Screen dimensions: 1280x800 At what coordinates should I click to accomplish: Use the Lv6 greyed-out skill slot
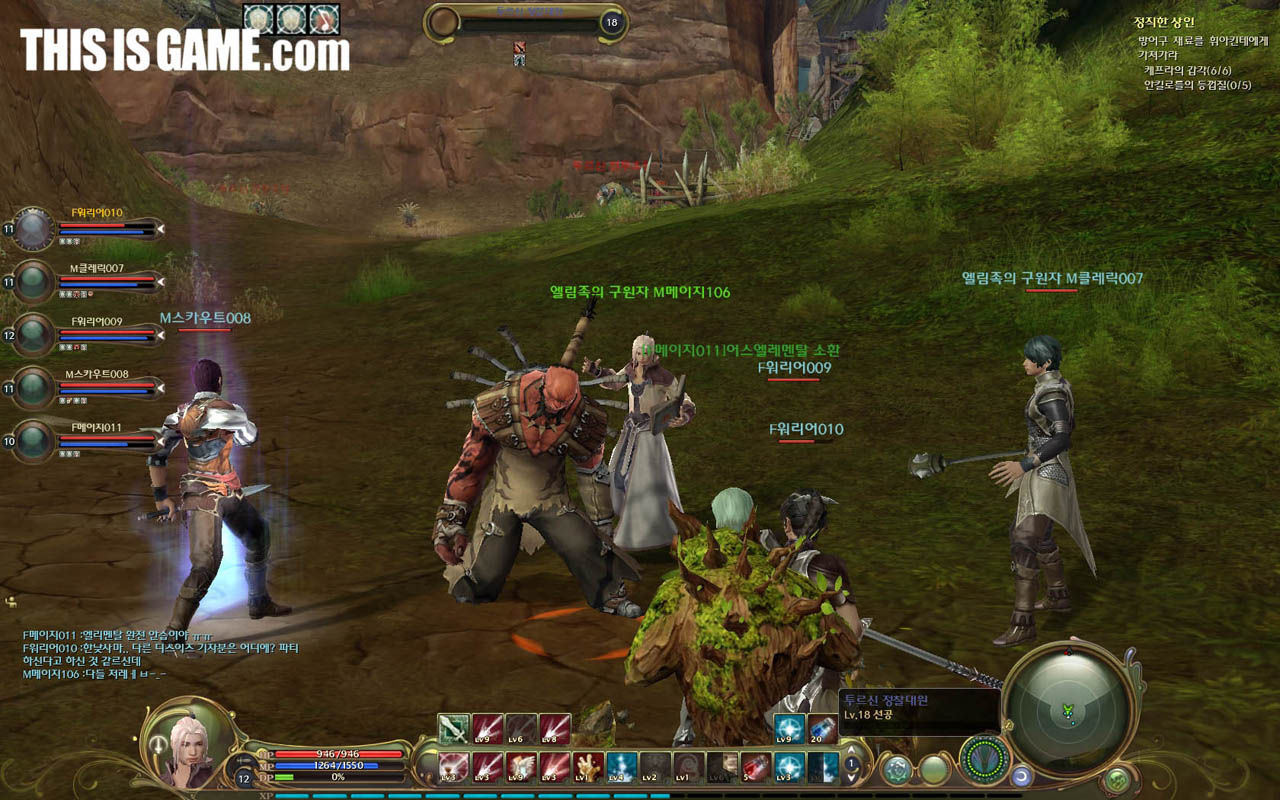click(521, 729)
